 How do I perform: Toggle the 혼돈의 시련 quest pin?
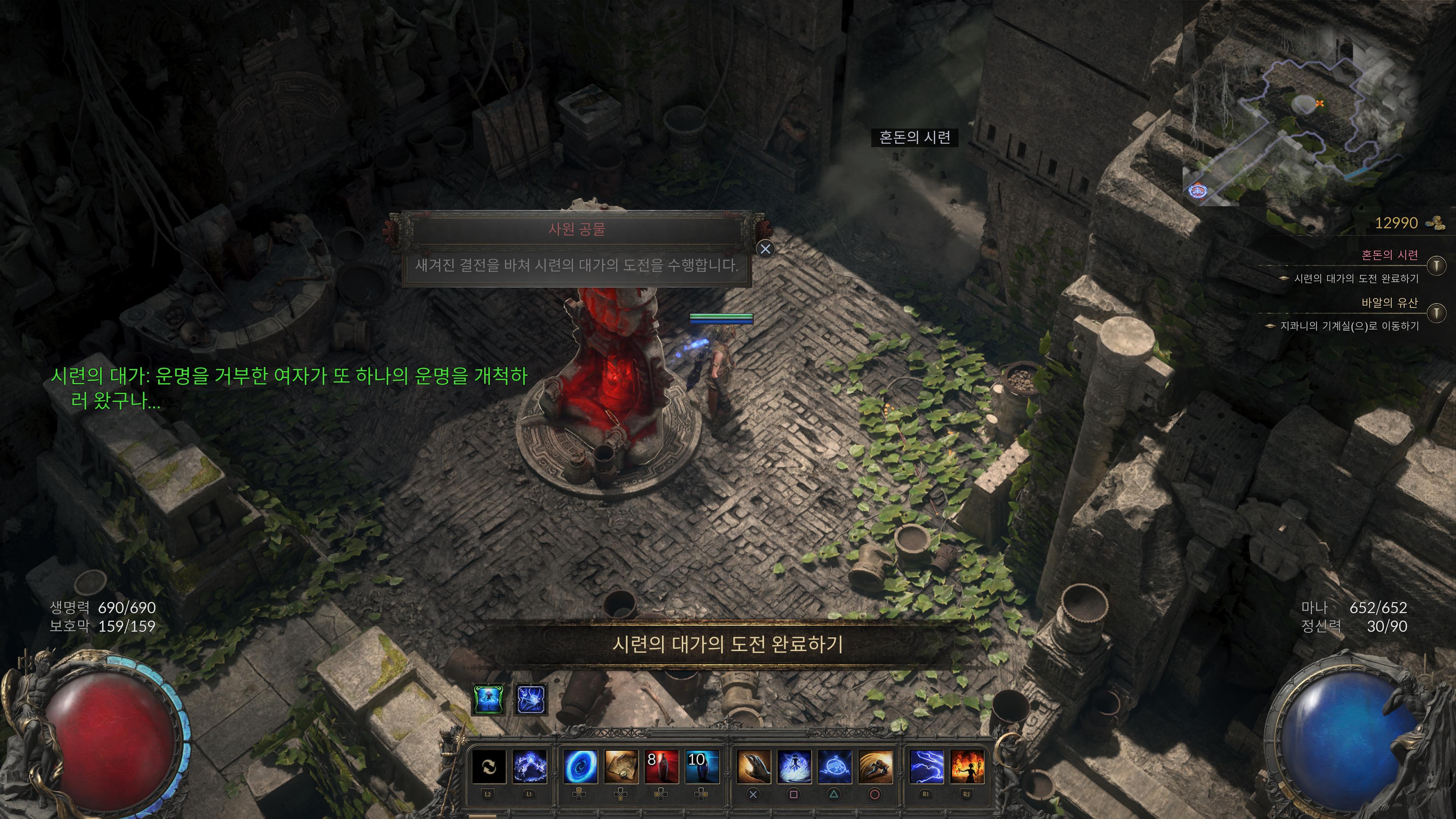[1436, 265]
